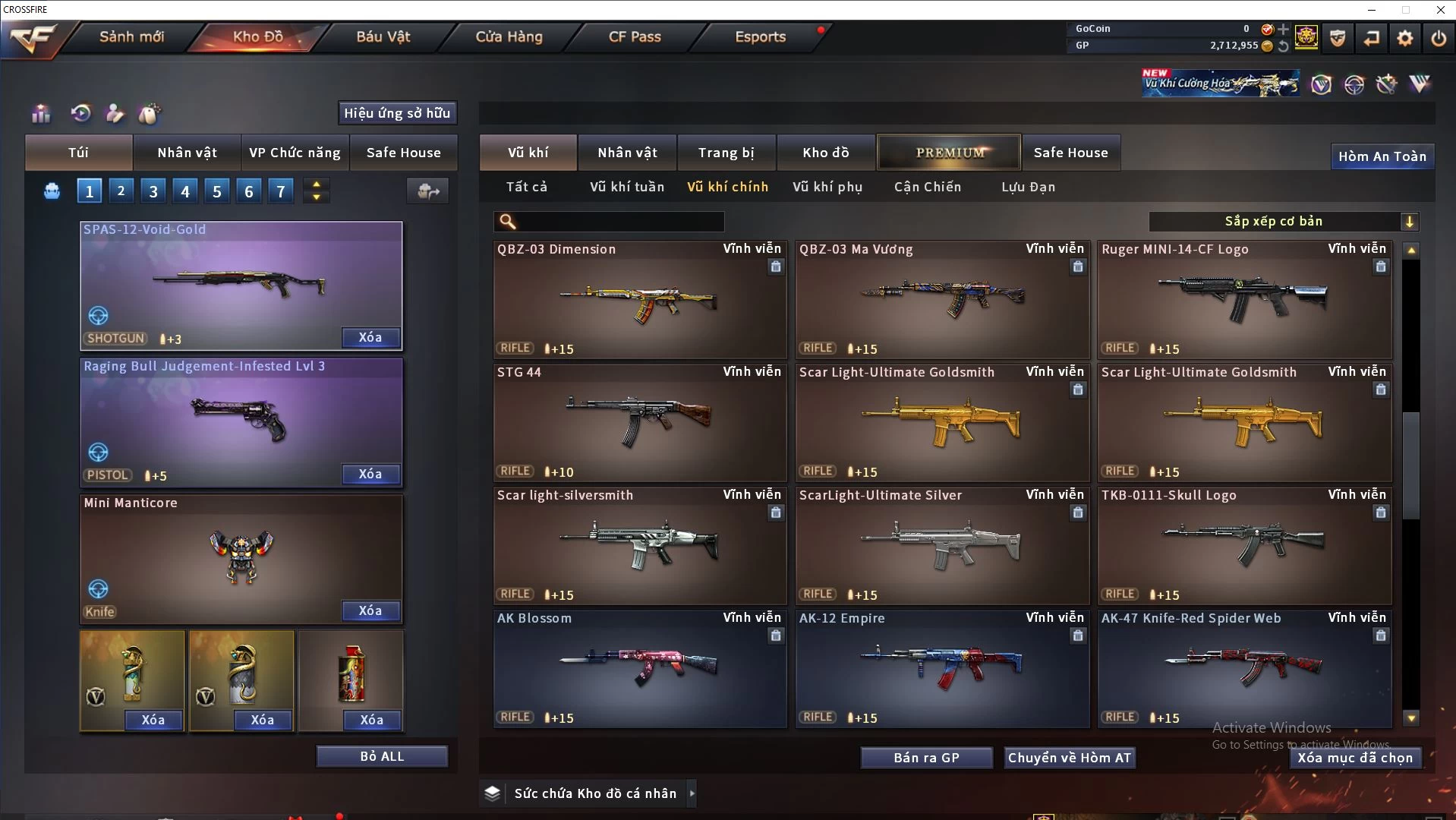Select the QBZ-03 Dimension rifle

click(x=639, y=300)
